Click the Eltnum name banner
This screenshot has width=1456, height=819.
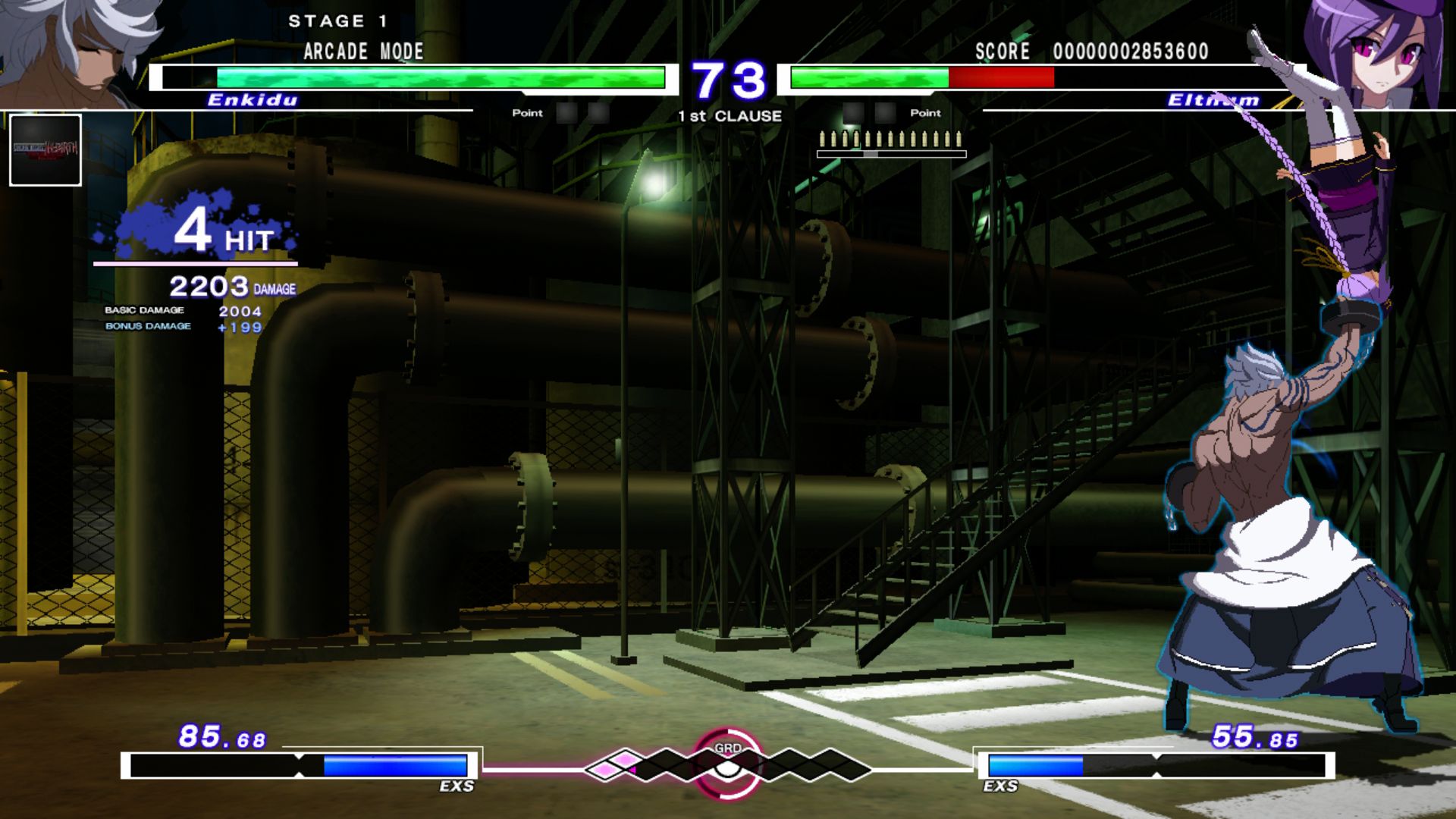tap(1213, 99)
